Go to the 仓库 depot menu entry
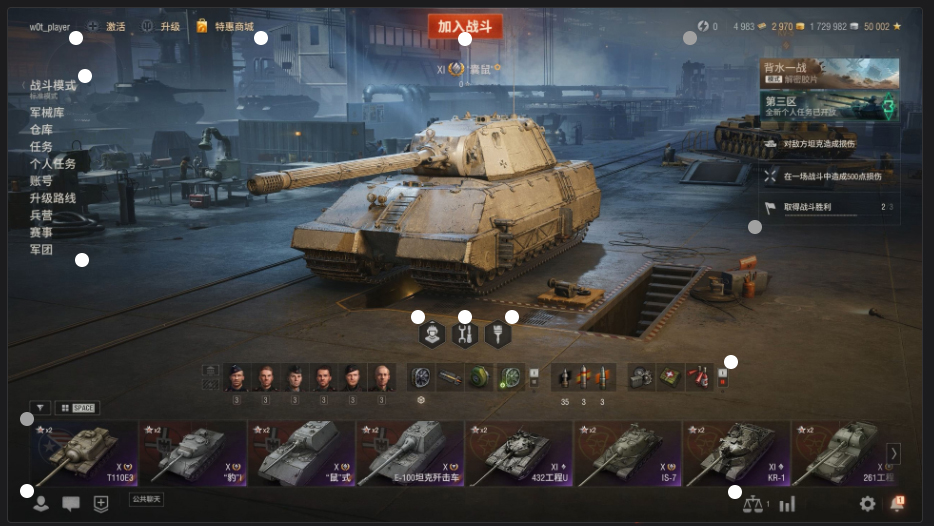The height and width of the screenshot is (526, 934). click(41, 130)
